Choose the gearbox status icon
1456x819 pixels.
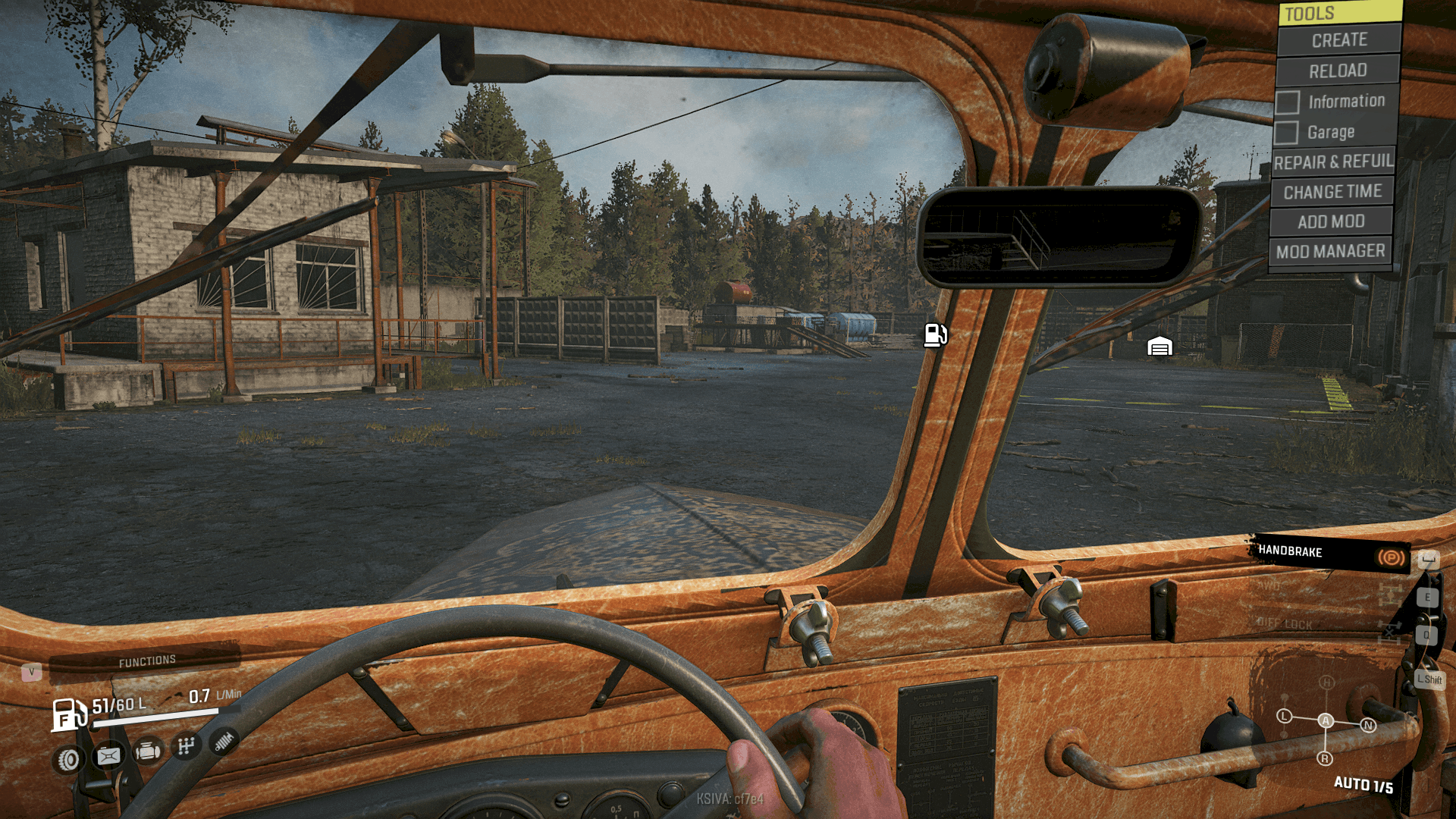pyautogui.click(x=187, y=746)
